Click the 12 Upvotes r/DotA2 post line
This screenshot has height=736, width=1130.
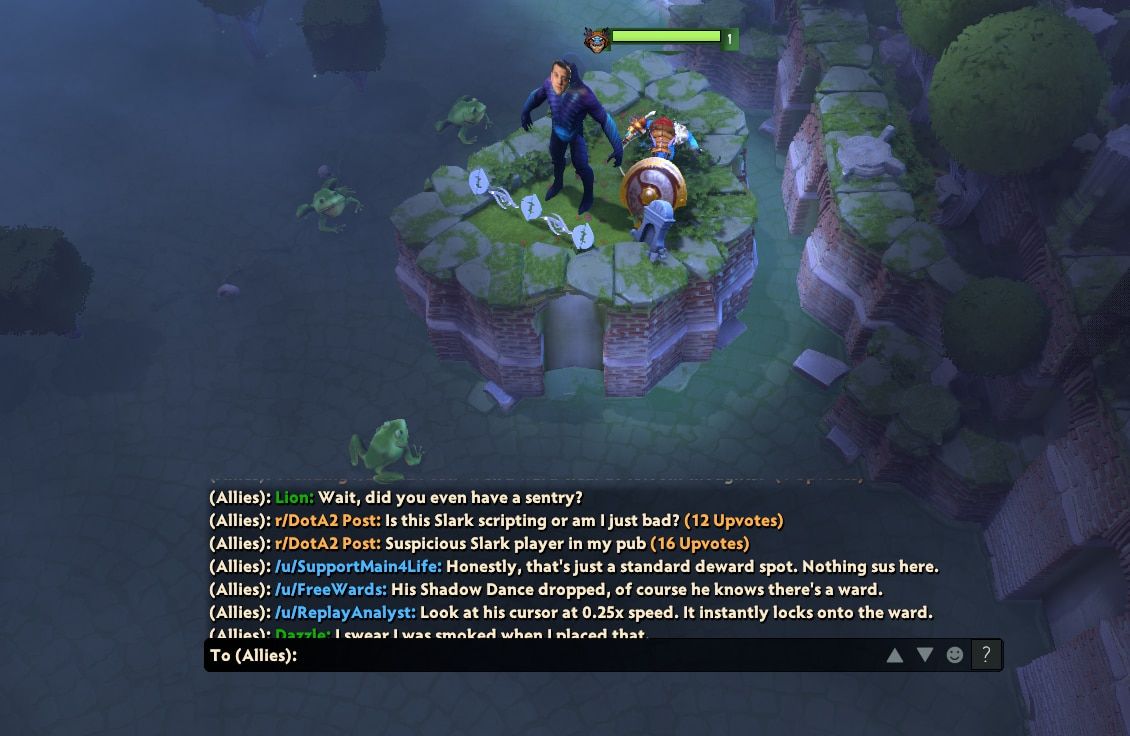496,521
